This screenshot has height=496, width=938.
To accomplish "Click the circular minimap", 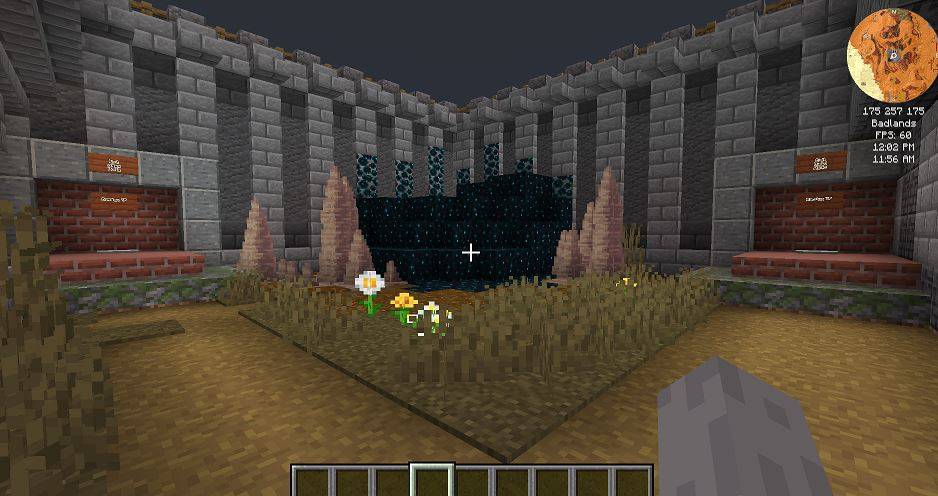I will tap(892, 50).
